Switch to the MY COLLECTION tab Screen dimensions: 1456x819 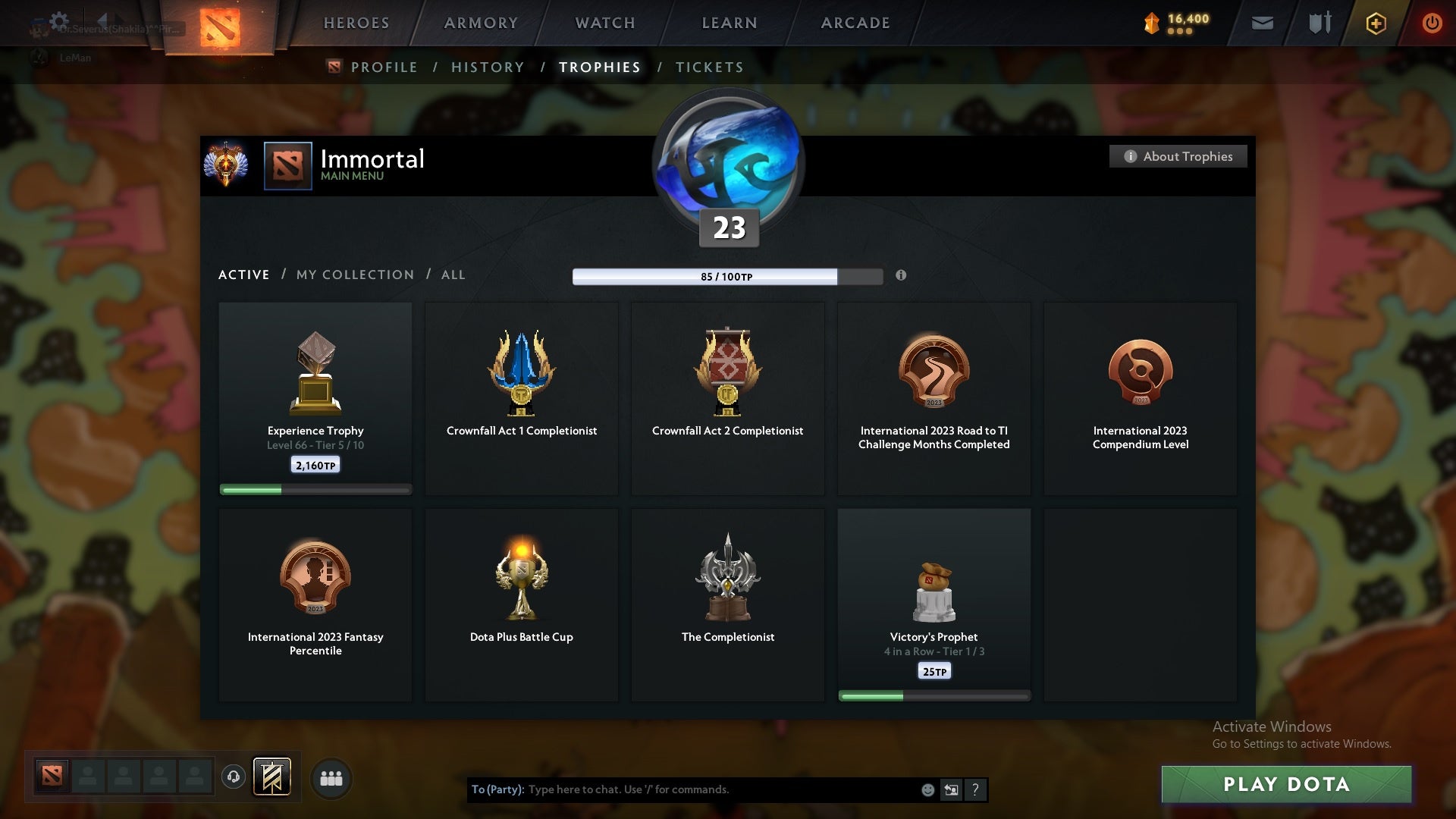coord(354,275)
